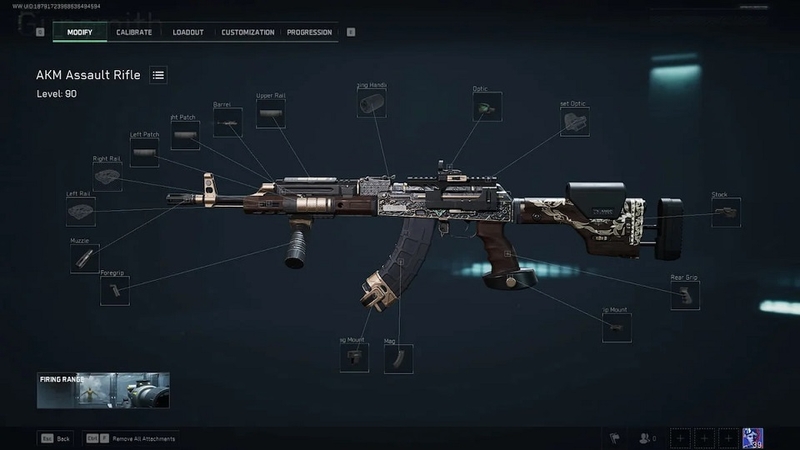
Task: Switch to the Calibrate tab
Action: pos(134,32)
